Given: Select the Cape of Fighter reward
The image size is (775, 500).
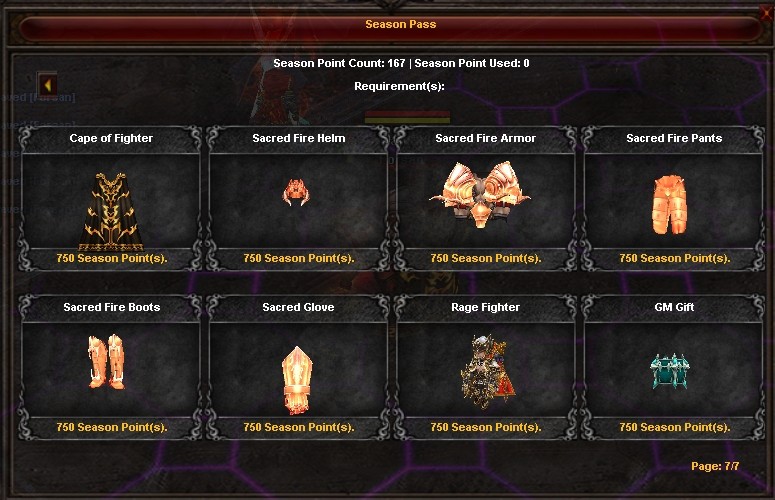Looking at the screenshot, I should 111,200.
